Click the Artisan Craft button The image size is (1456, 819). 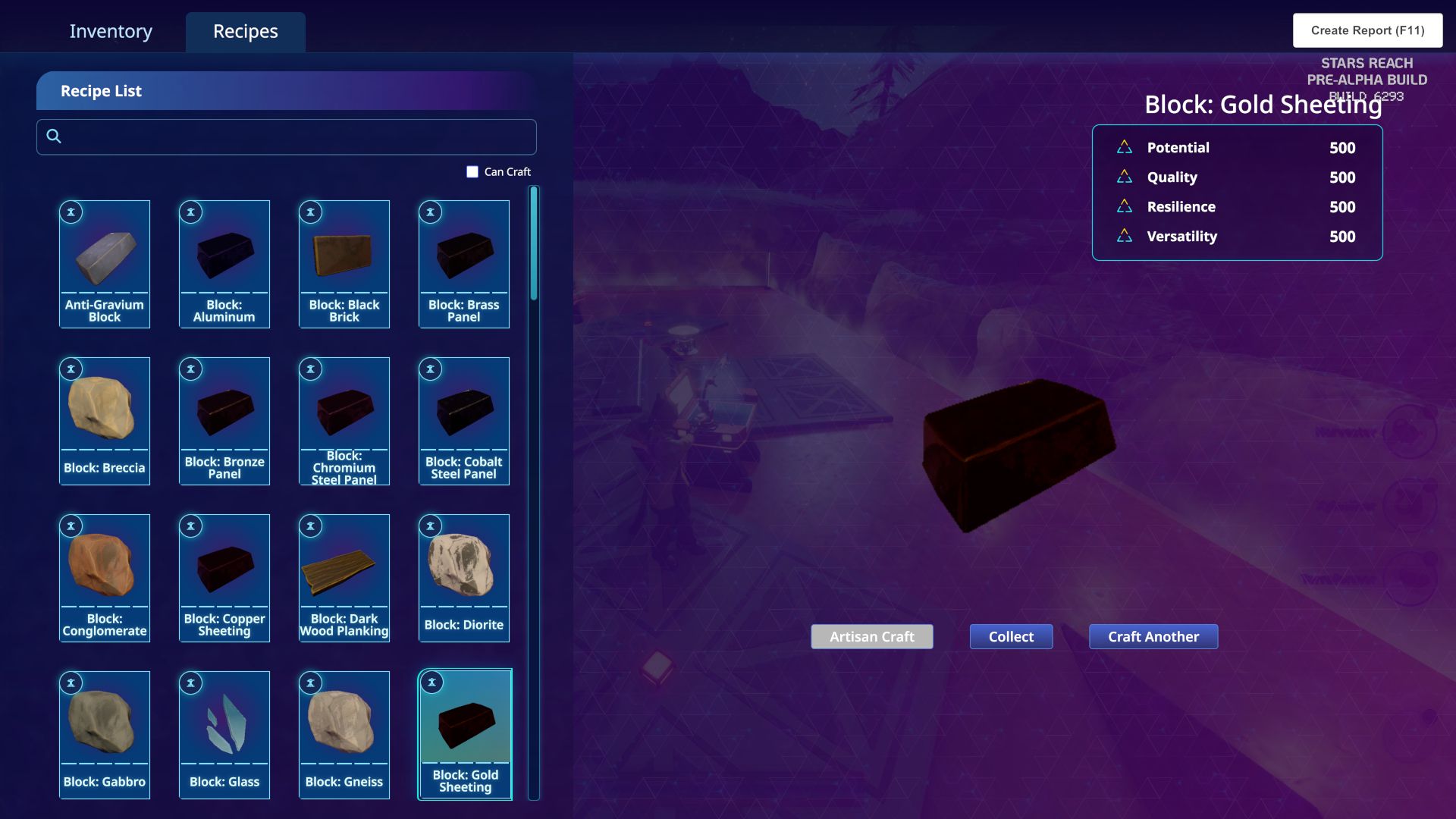[872, 637]
